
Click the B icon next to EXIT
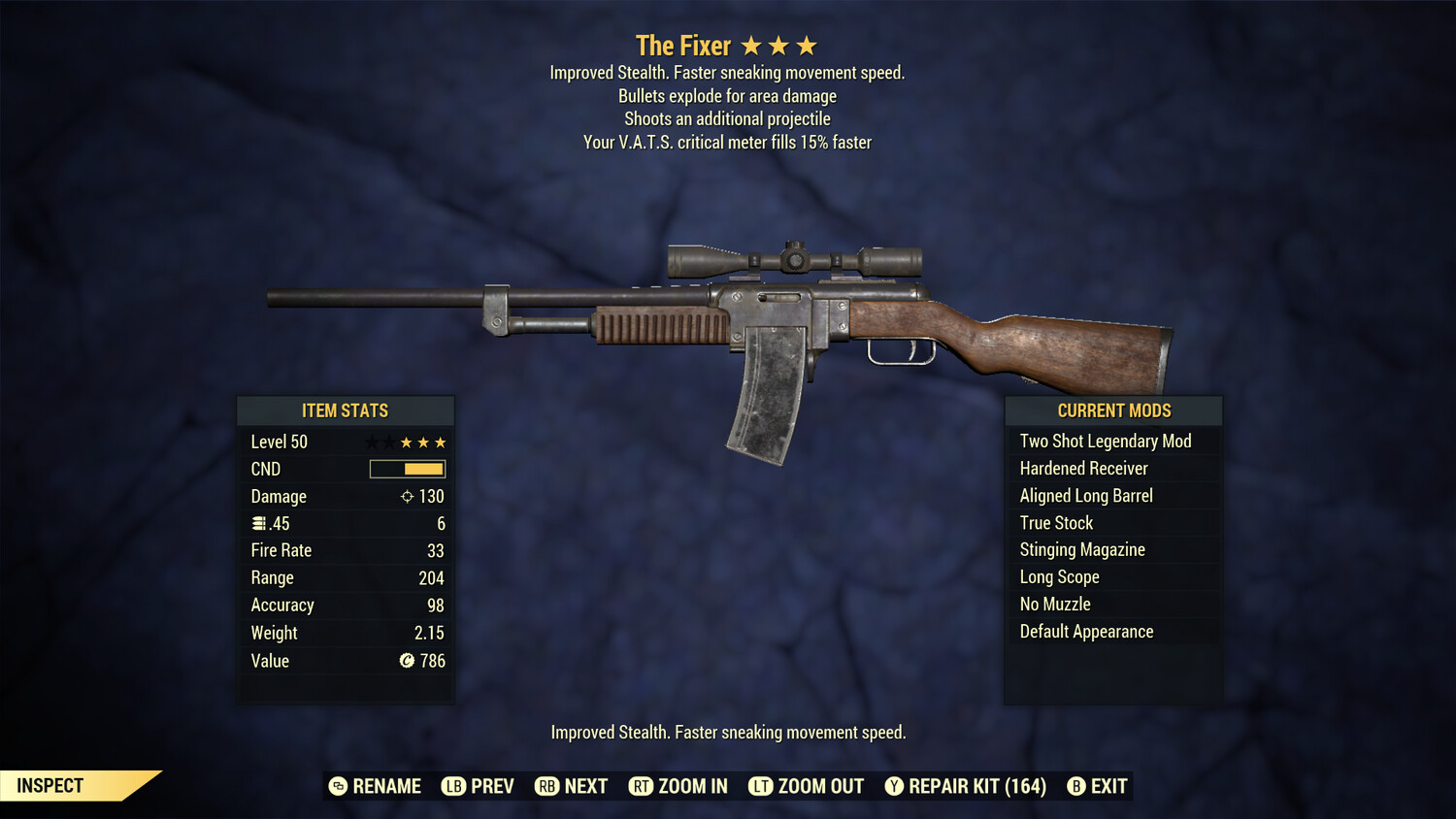click(x=1075, y=786)
